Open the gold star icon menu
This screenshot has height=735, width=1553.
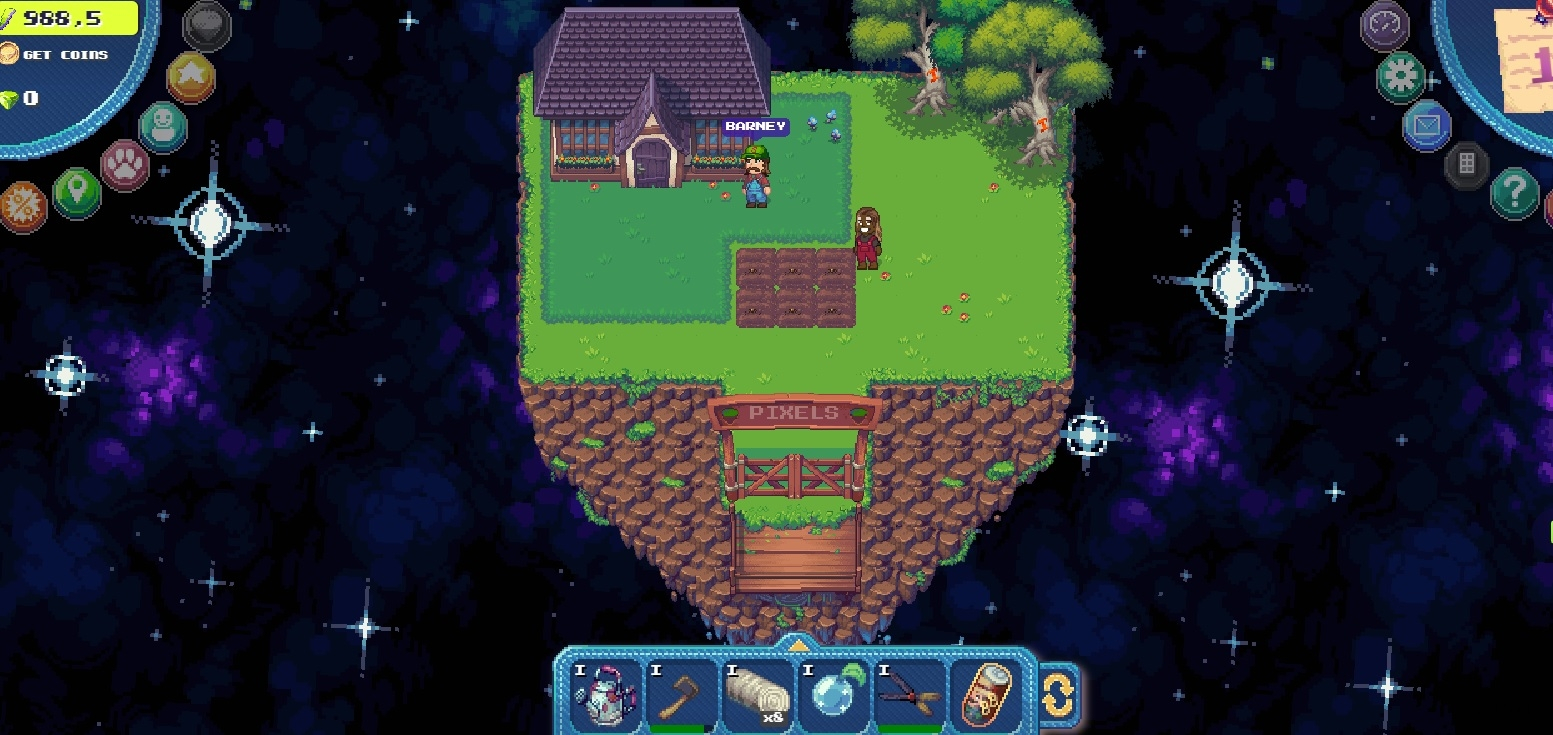point(191,77)
